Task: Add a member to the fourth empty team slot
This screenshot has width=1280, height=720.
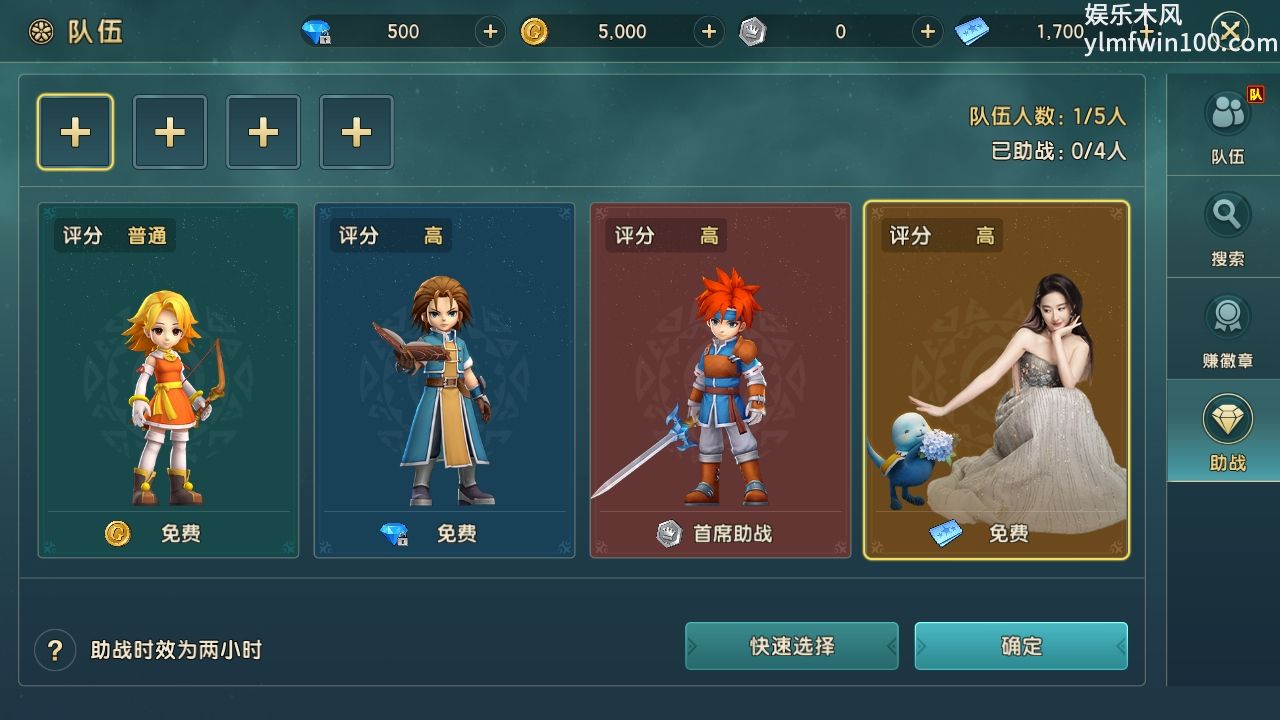Action: point(357,131)
